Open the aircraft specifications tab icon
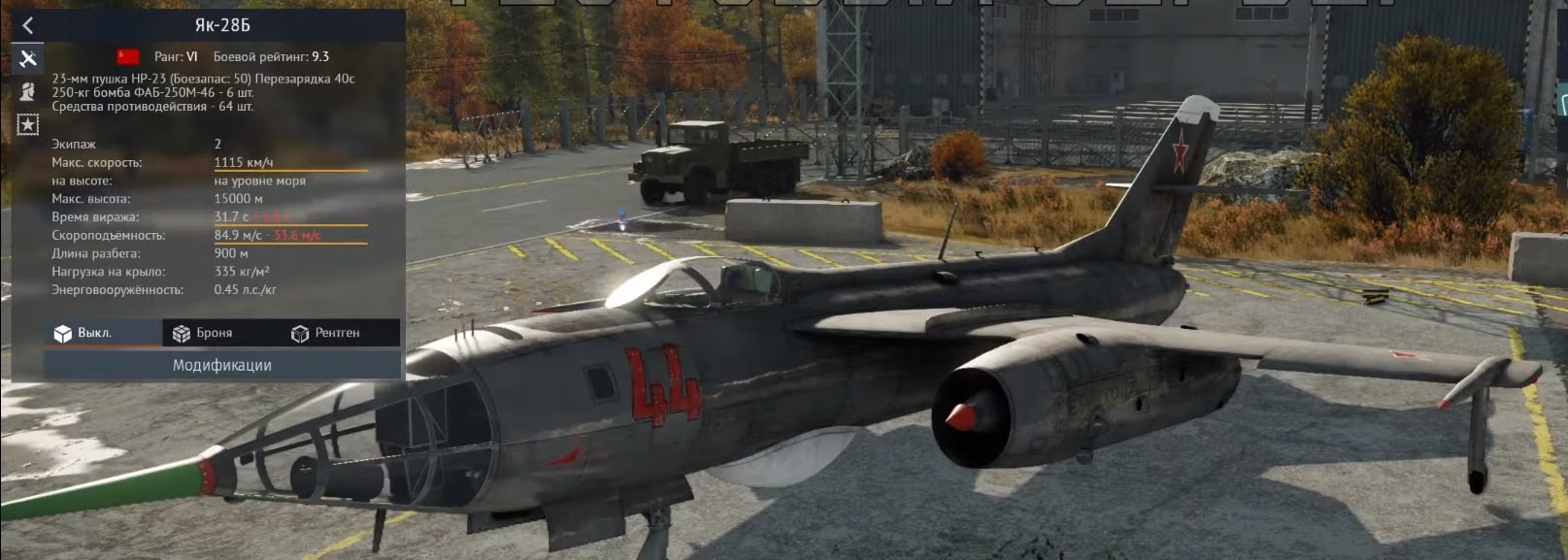This screenshot has width=1568, height=560. tap(27, 59)
